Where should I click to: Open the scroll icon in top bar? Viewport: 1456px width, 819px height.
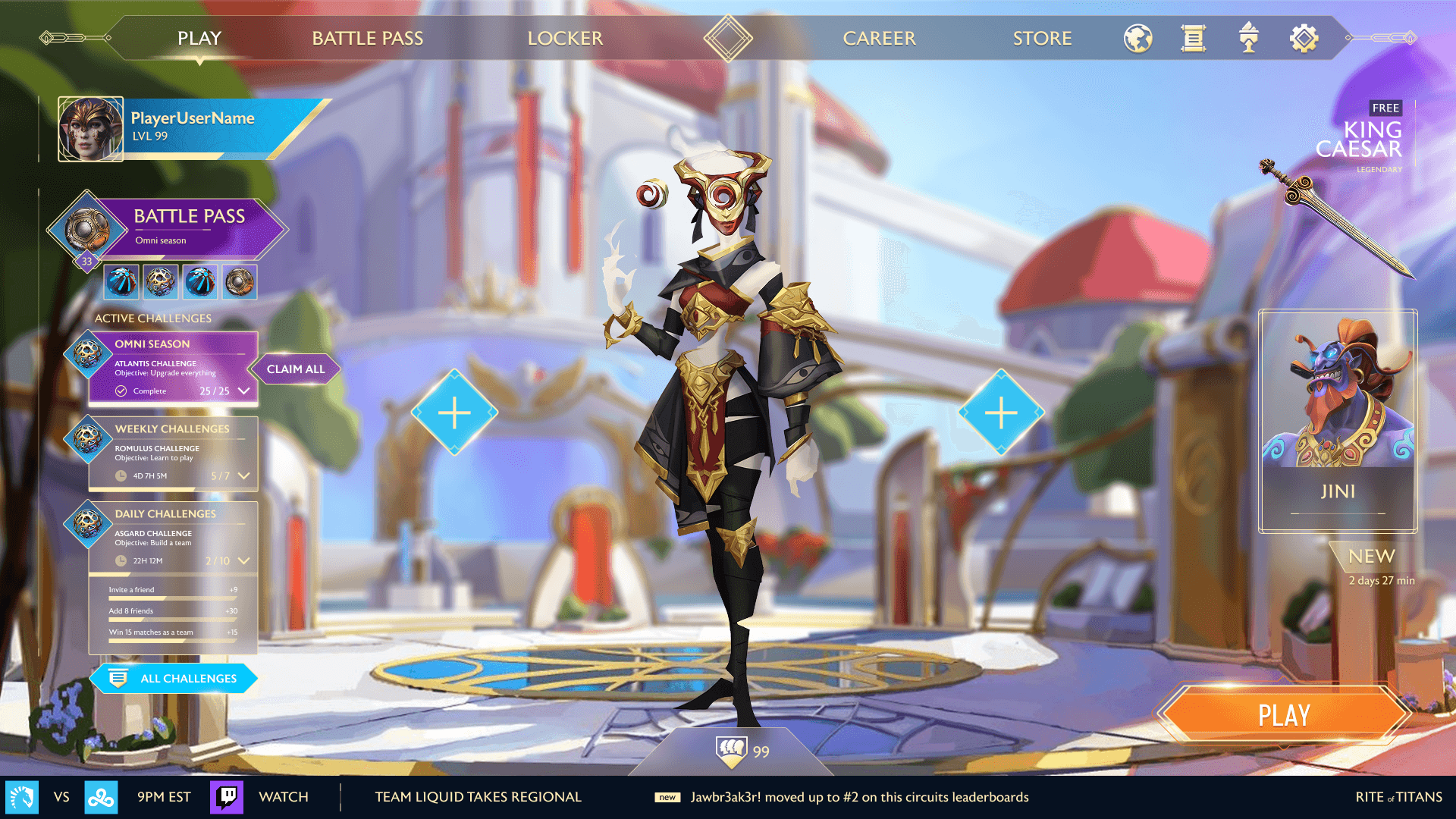(x=1193, y=38)
